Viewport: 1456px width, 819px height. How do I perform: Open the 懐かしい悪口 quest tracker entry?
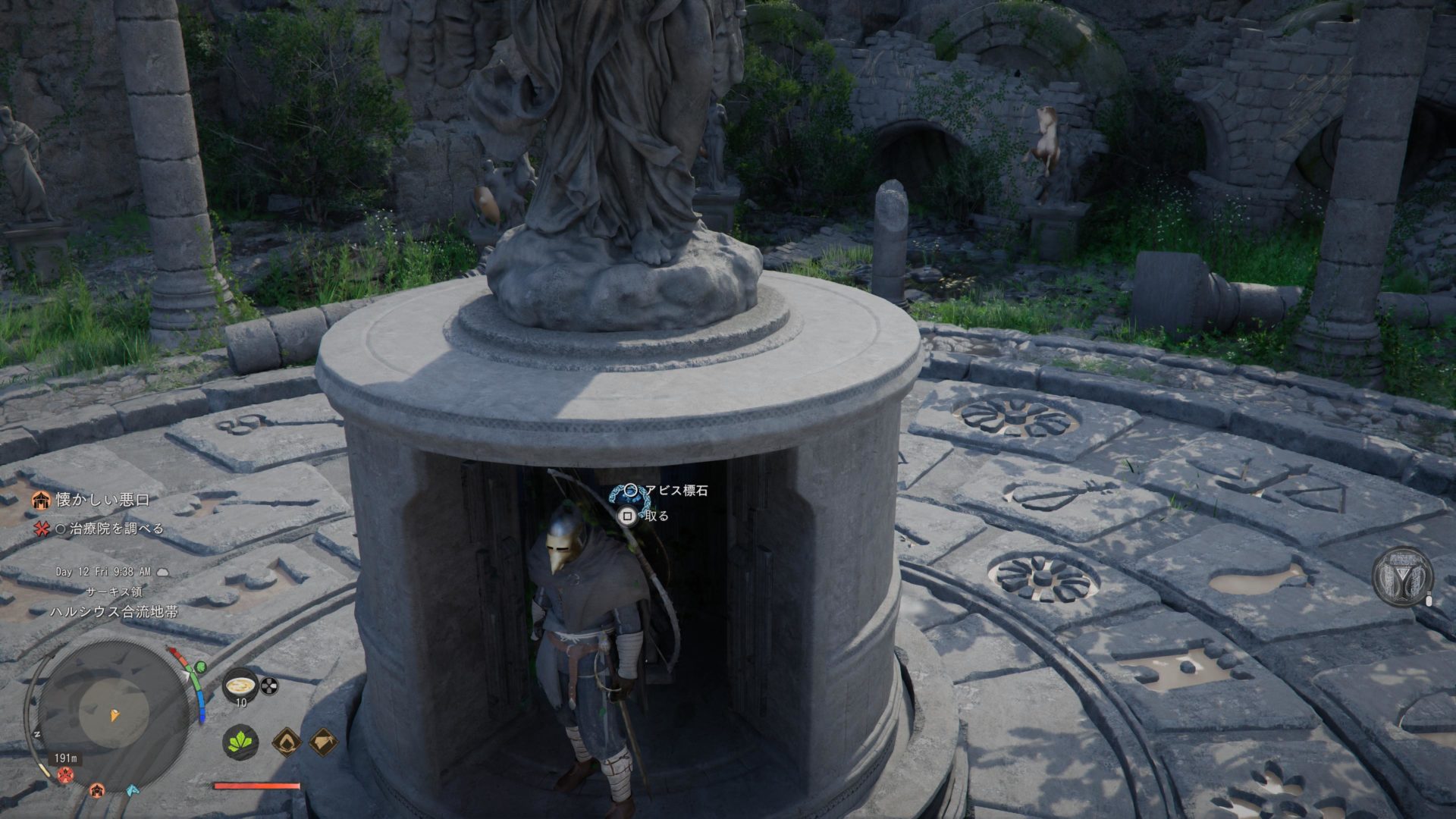point(102,500)
